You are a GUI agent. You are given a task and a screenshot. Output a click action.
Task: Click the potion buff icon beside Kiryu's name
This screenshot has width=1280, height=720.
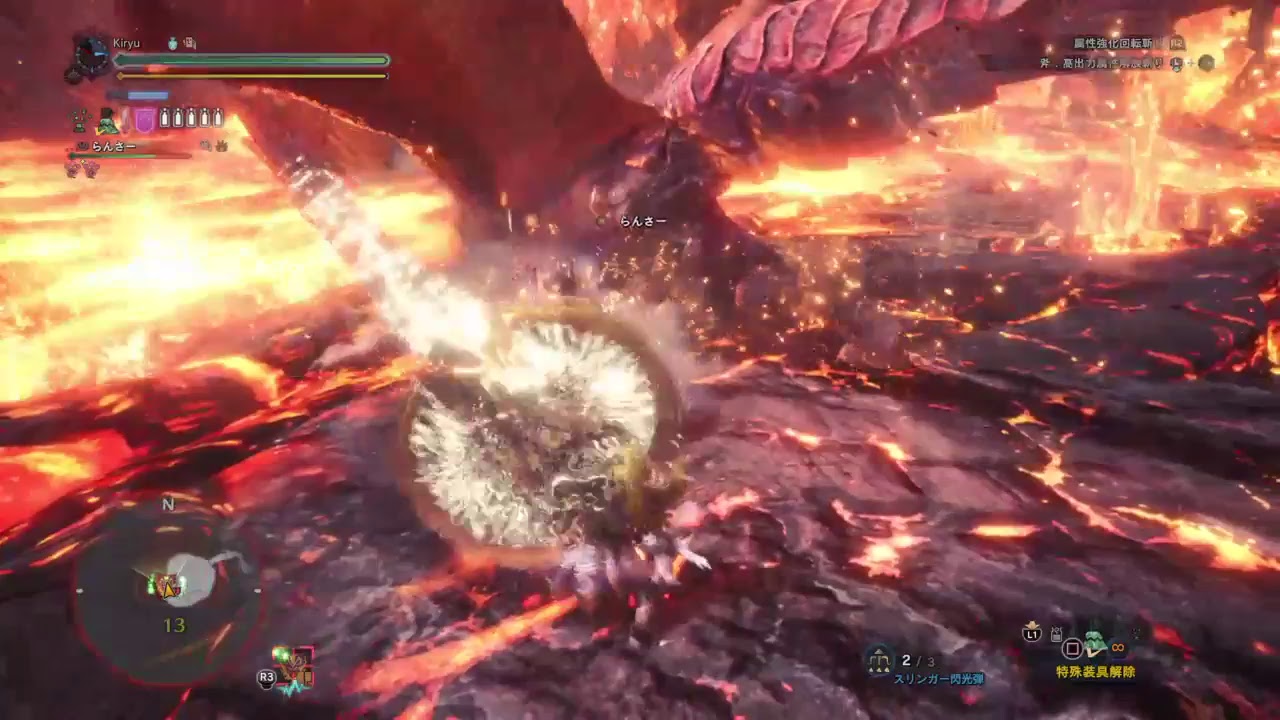coord(172,42)
